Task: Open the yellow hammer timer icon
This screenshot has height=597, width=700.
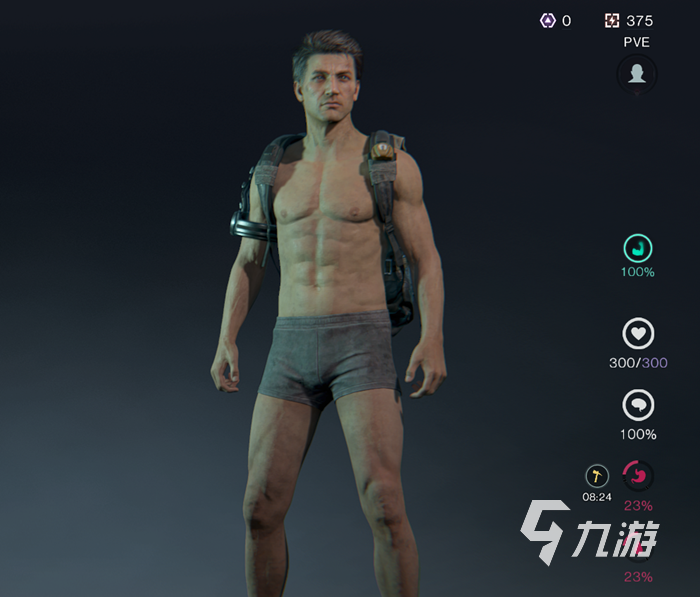Action: 597,476
